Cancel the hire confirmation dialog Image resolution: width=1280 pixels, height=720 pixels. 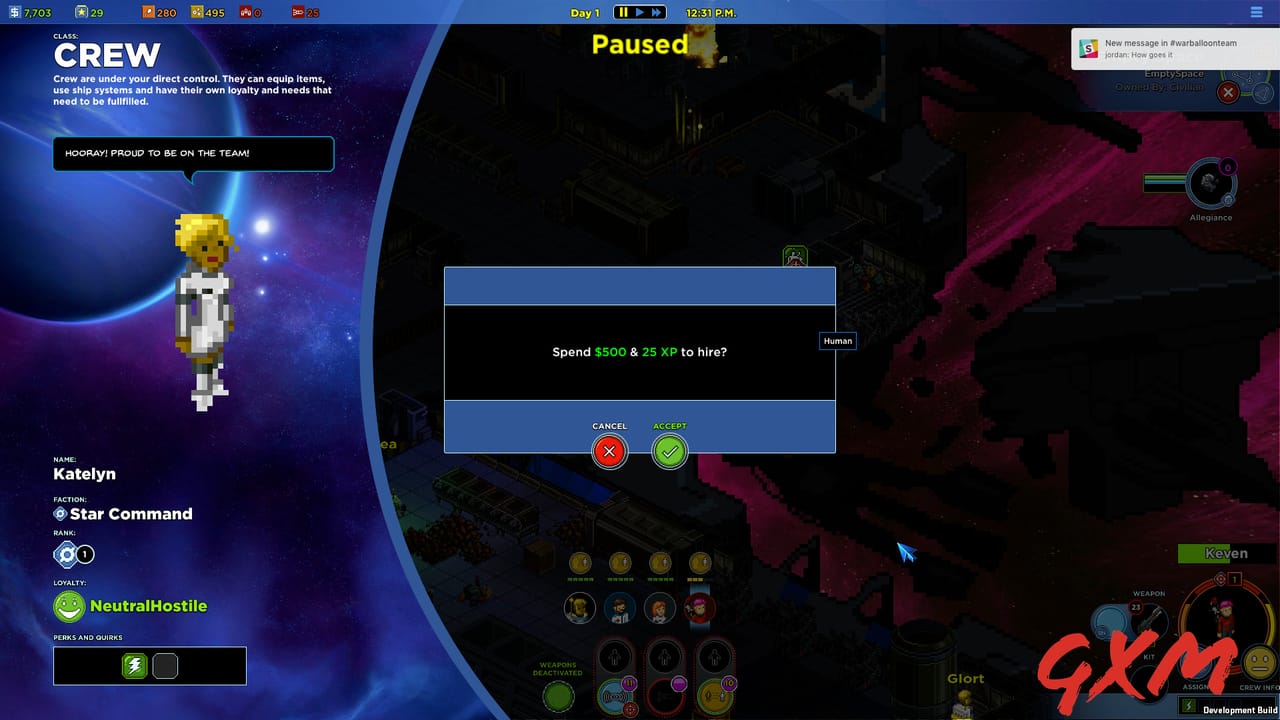tap(609, 451)
